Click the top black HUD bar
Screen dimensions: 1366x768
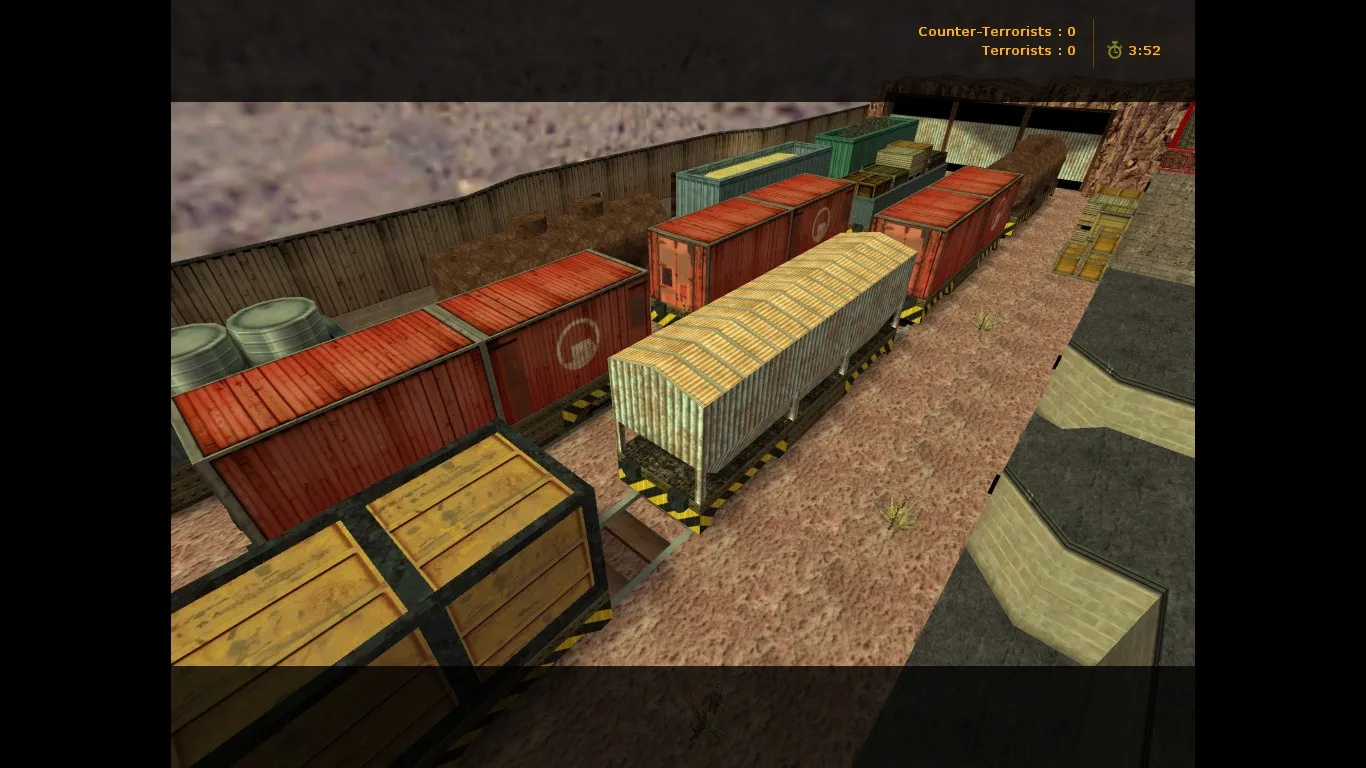click(600, 50)
